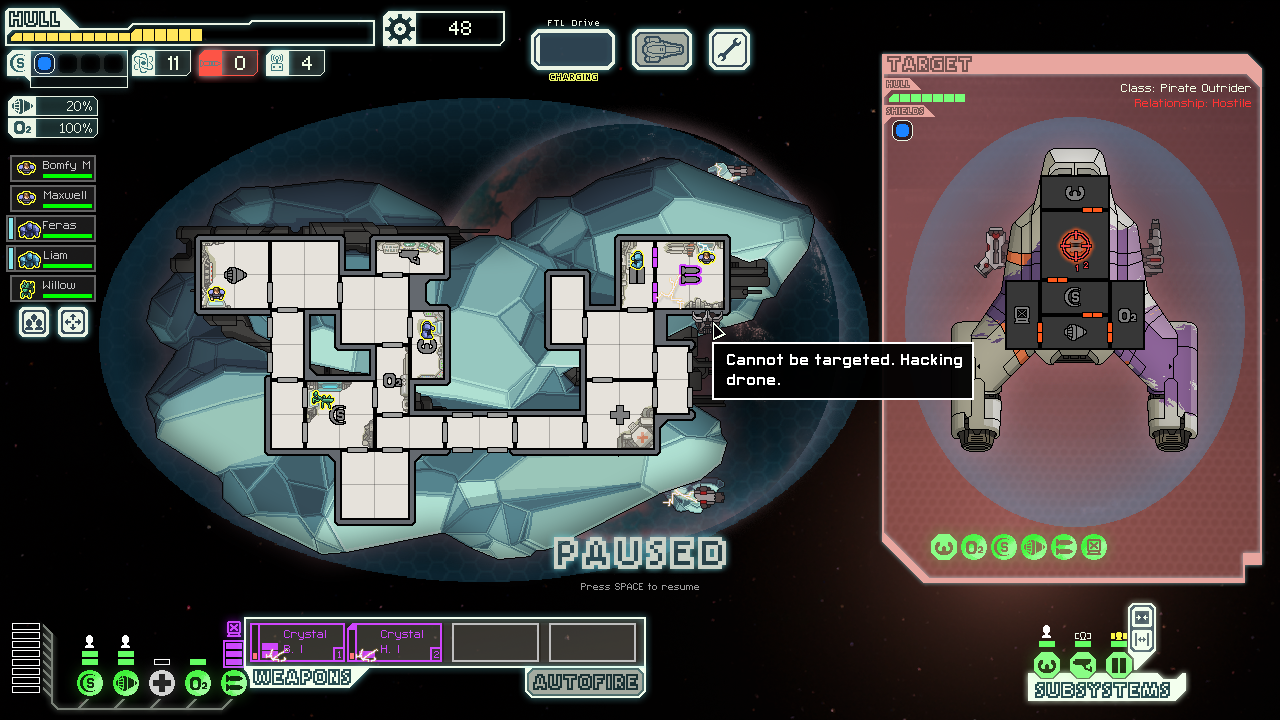1280x720 pixels.
Task: Select crew member Willow
Action: (54, 288)
